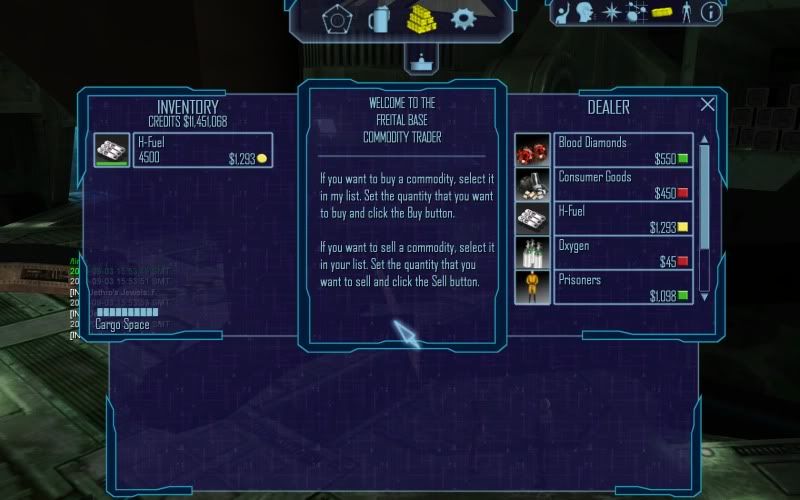Go to the bar via mug icon

pos(379,18)
